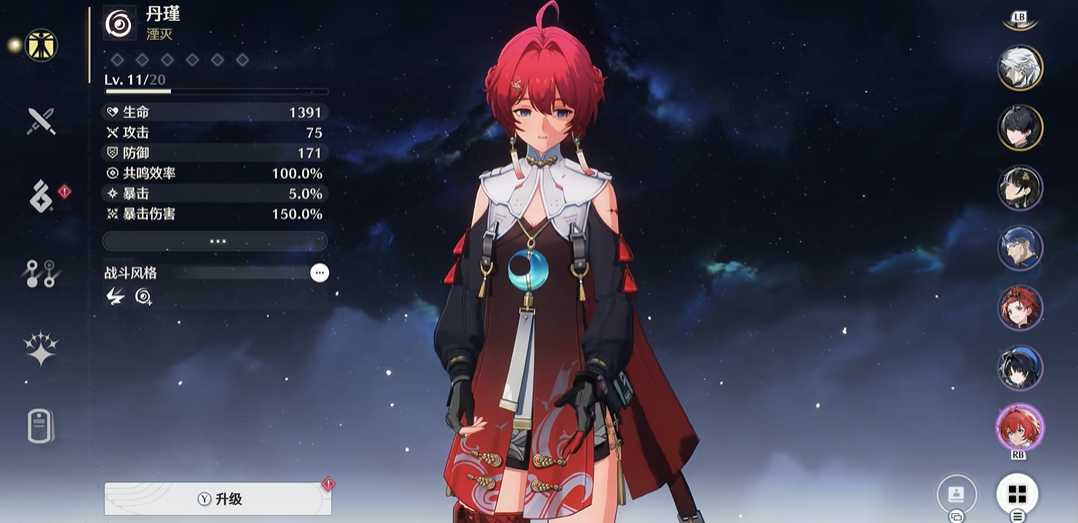Screen dimensions: 1078x523
Task: Switch to the crossed swords weapon tab
Action: [x=41, y=122]
